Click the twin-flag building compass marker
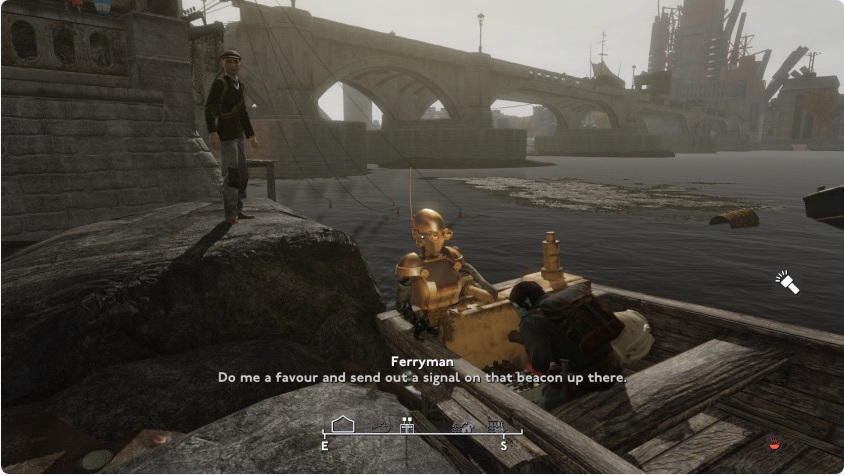Screen dimensions: 844x475 (406, 424)
